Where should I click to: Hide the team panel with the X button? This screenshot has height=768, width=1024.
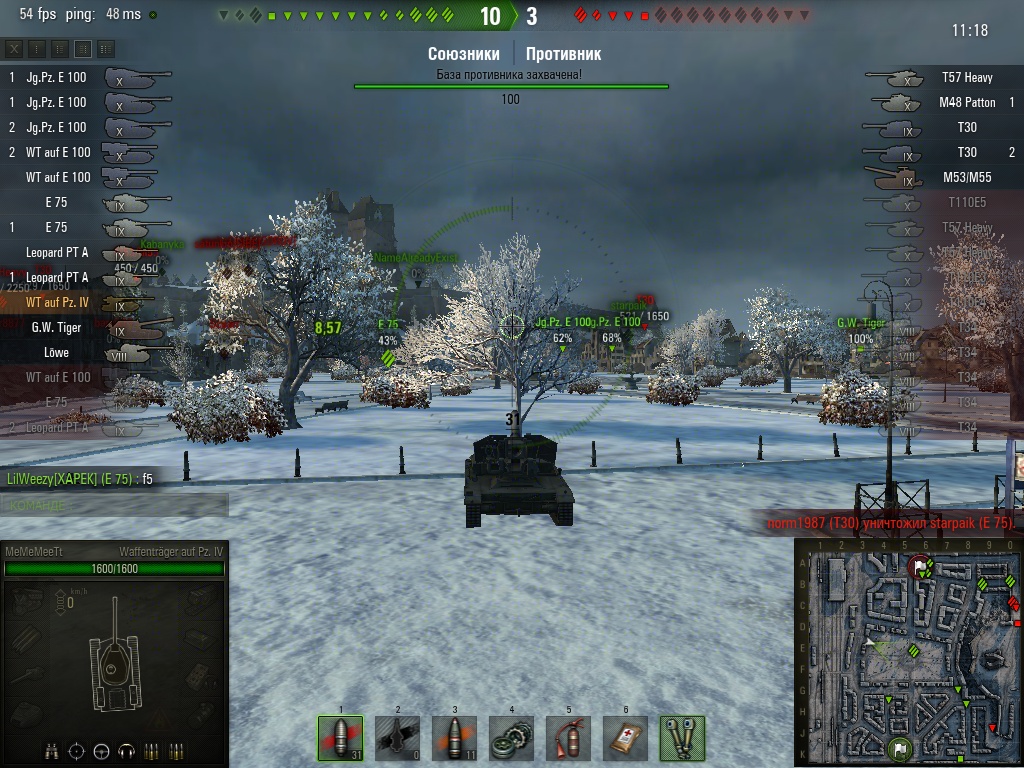(14, 49)
